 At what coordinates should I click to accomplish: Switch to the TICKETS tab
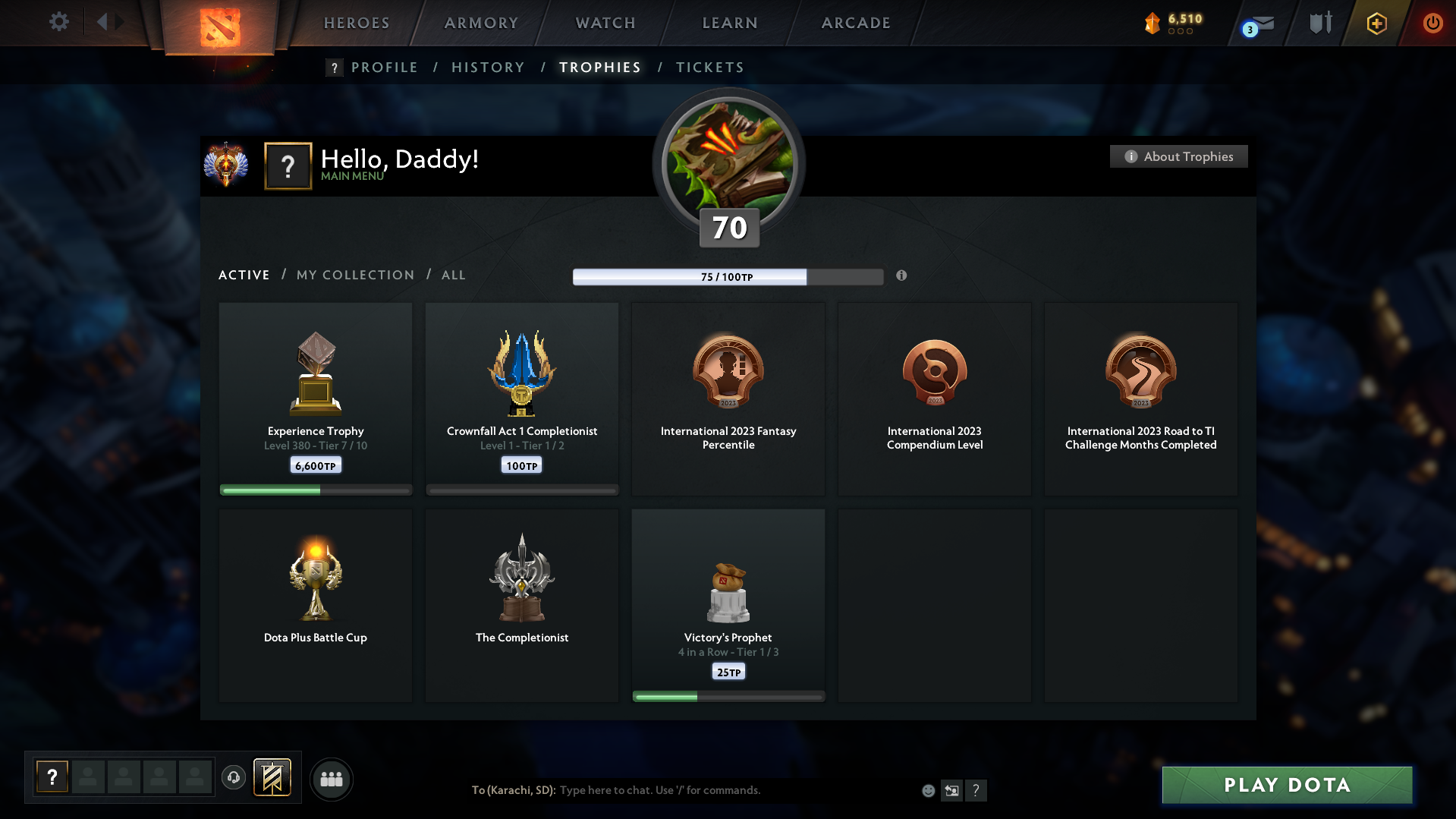(709, 67)
